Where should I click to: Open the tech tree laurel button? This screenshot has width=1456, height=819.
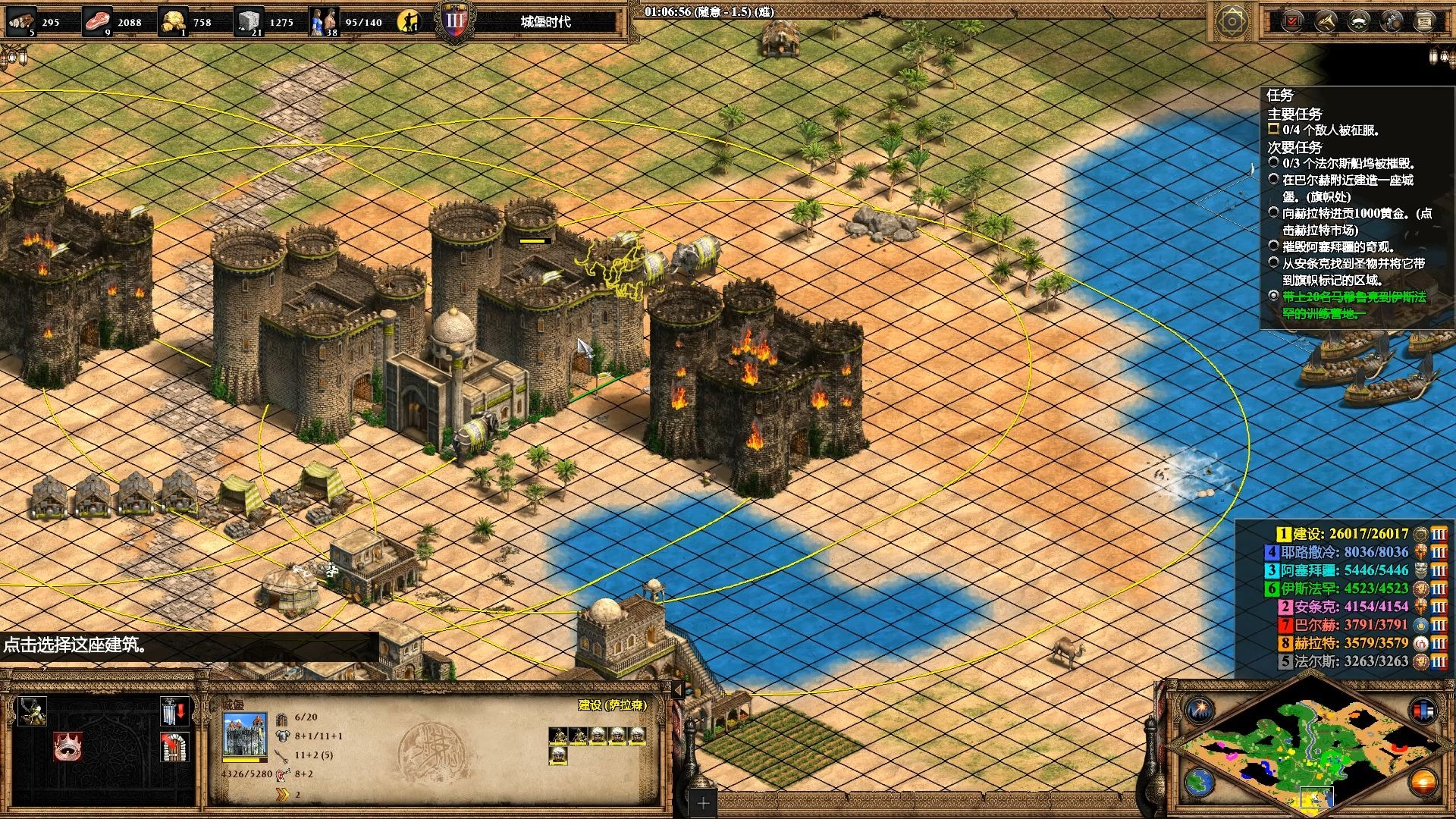click(x=1358, y=21)
